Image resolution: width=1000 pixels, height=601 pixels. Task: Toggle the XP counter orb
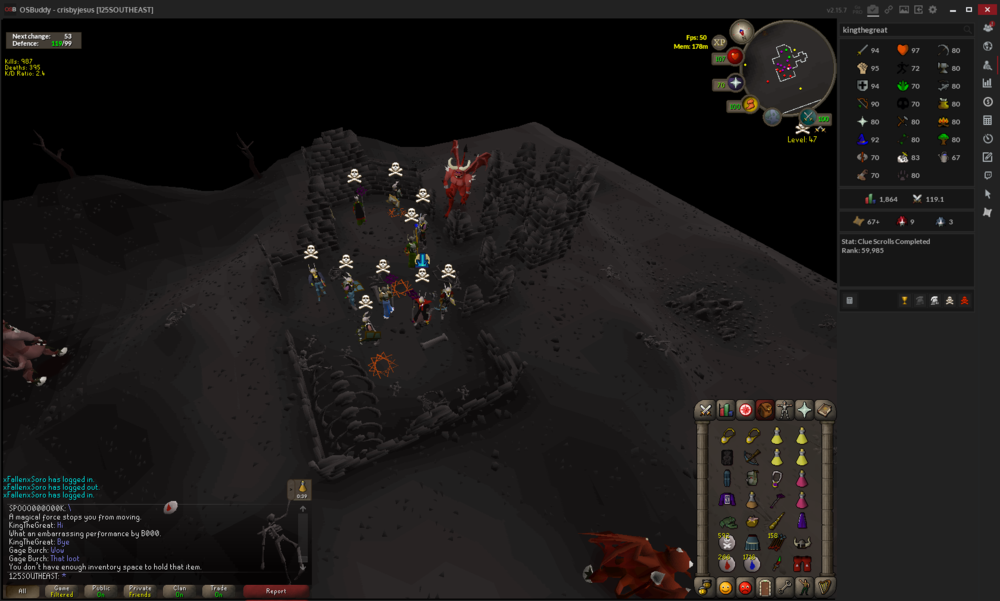click(719, 43)
